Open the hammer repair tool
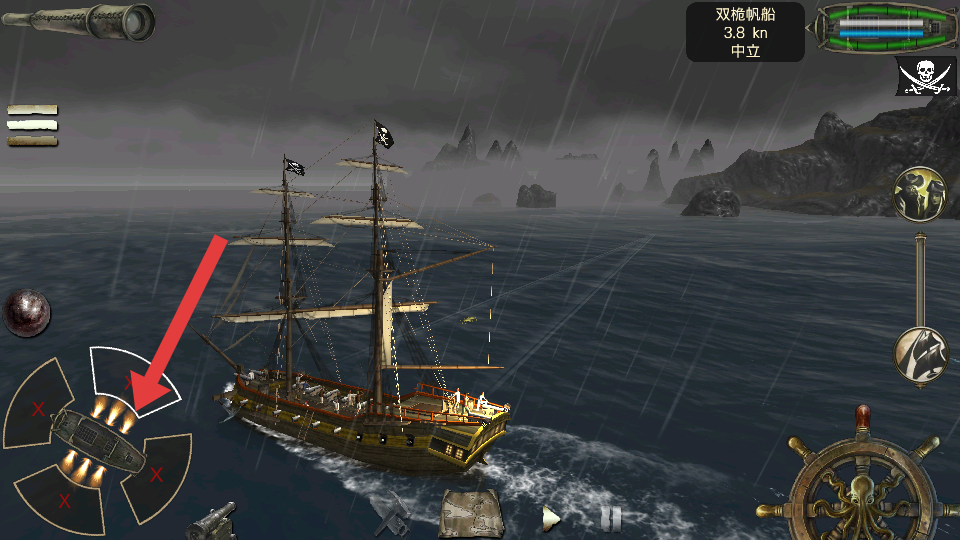The height and width of the screenshot is (540, 960). pyautogui.click(x=392, y=514)
